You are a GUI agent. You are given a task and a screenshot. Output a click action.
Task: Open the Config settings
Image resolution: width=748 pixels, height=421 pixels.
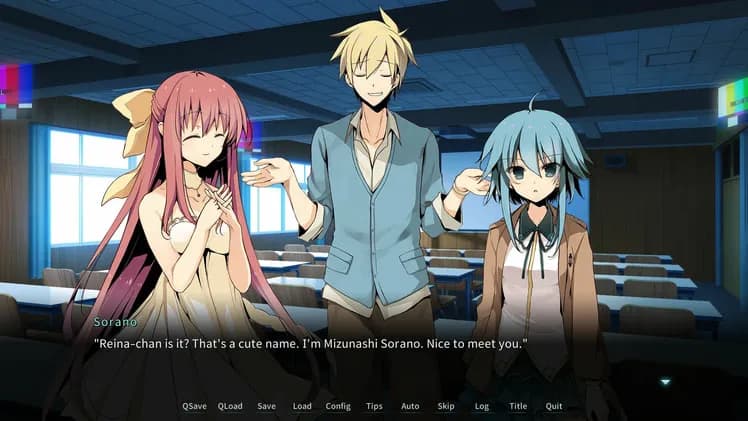[x=338, y=406]
